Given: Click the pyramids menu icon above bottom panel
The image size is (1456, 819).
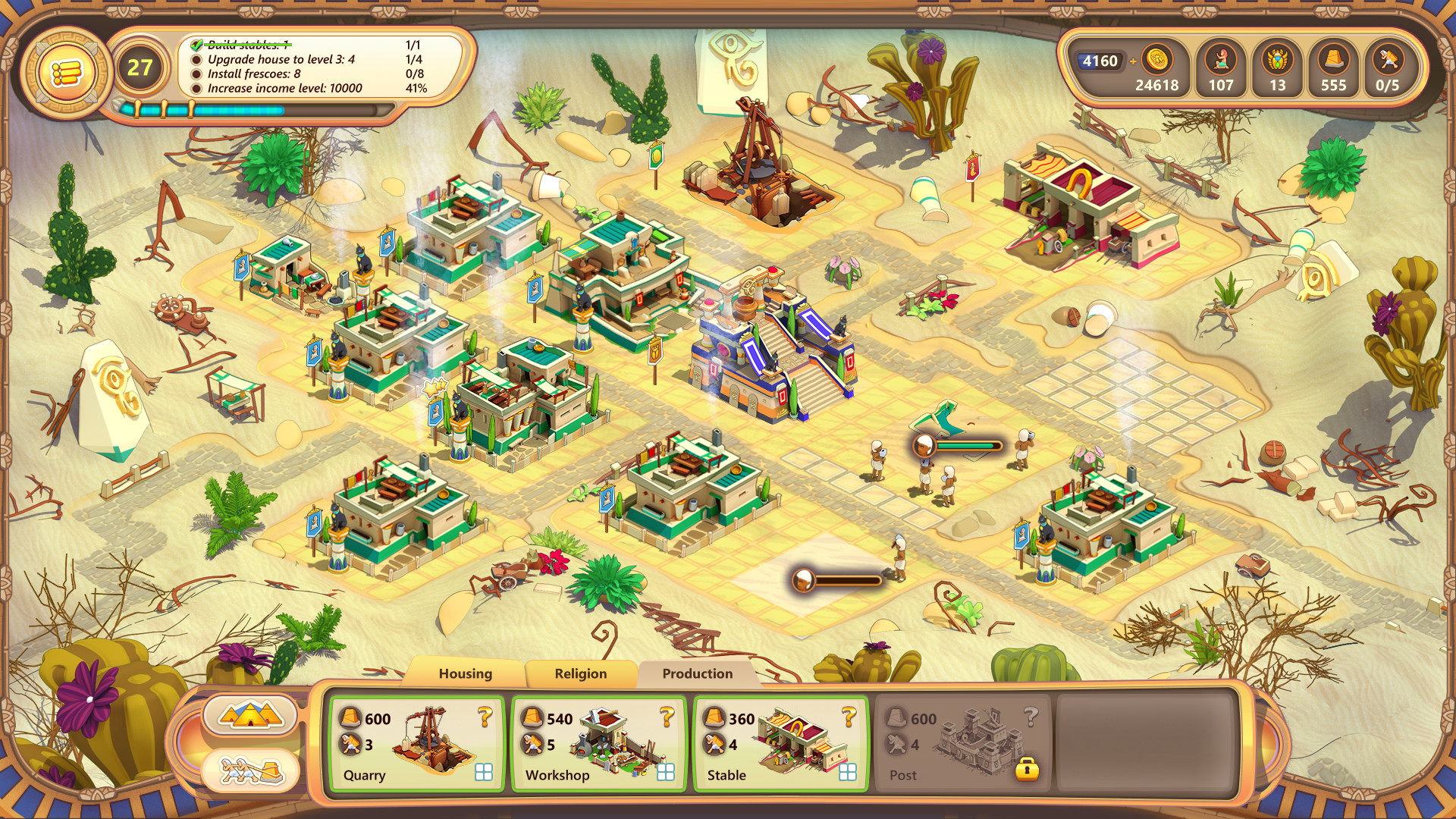Looking at the screenshot, I should [x=250, y=714].
